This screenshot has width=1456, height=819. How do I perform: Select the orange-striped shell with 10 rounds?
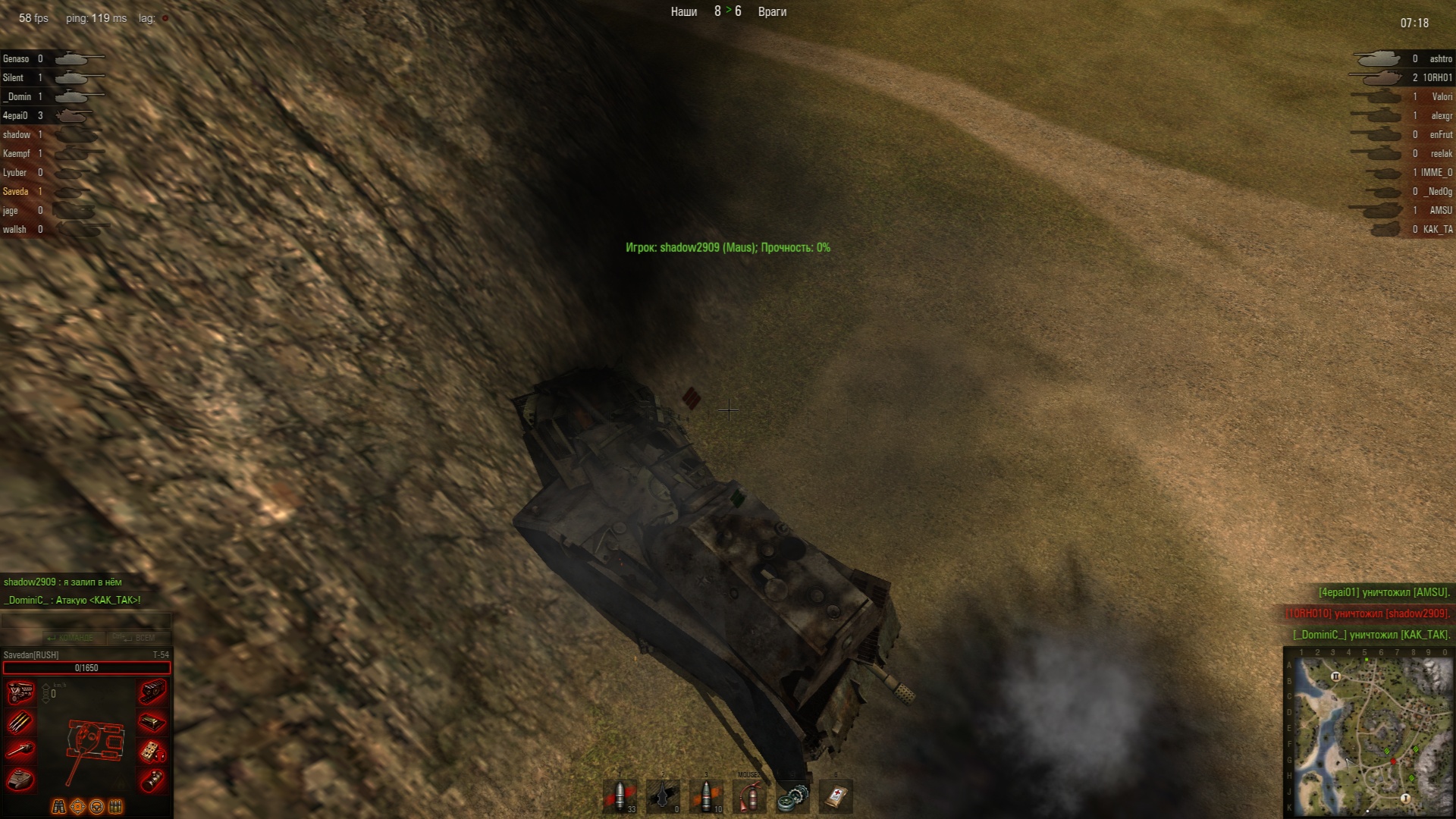click(707, 797)
